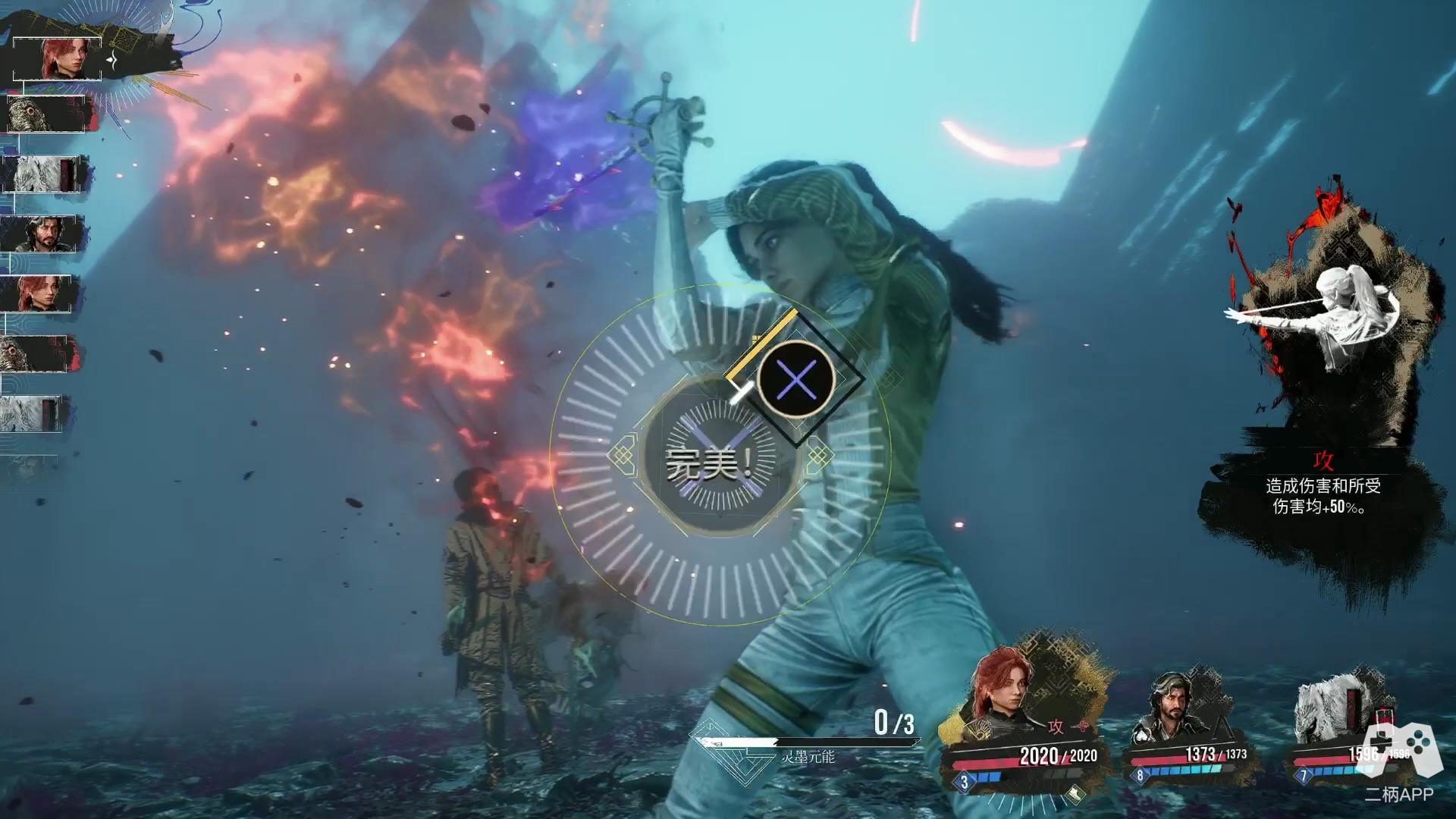Click the enlarged current-turn portrait heading the turn order
The height and width of the screenshot is (819, 1456).
58,59
